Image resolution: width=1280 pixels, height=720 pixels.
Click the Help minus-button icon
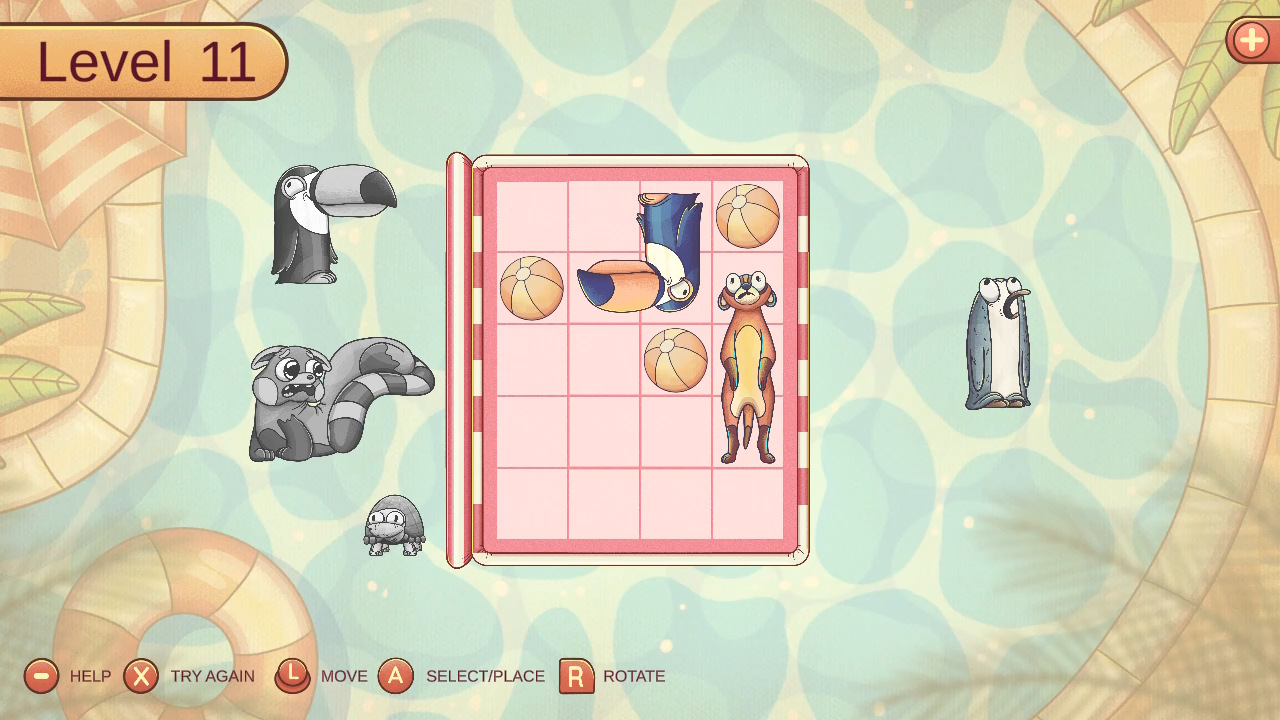tap(41, 676)
